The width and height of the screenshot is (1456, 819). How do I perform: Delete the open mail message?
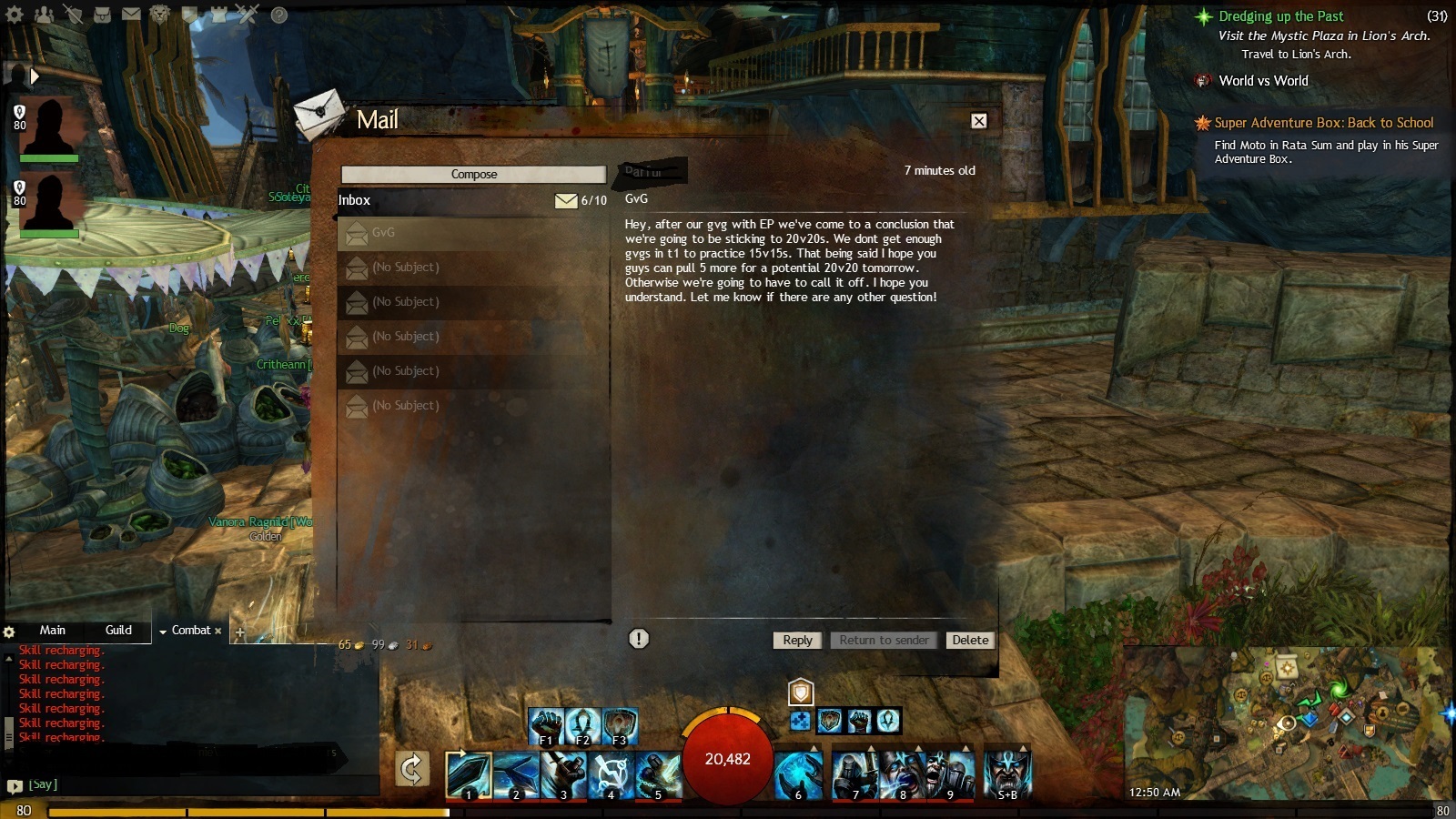969,640
